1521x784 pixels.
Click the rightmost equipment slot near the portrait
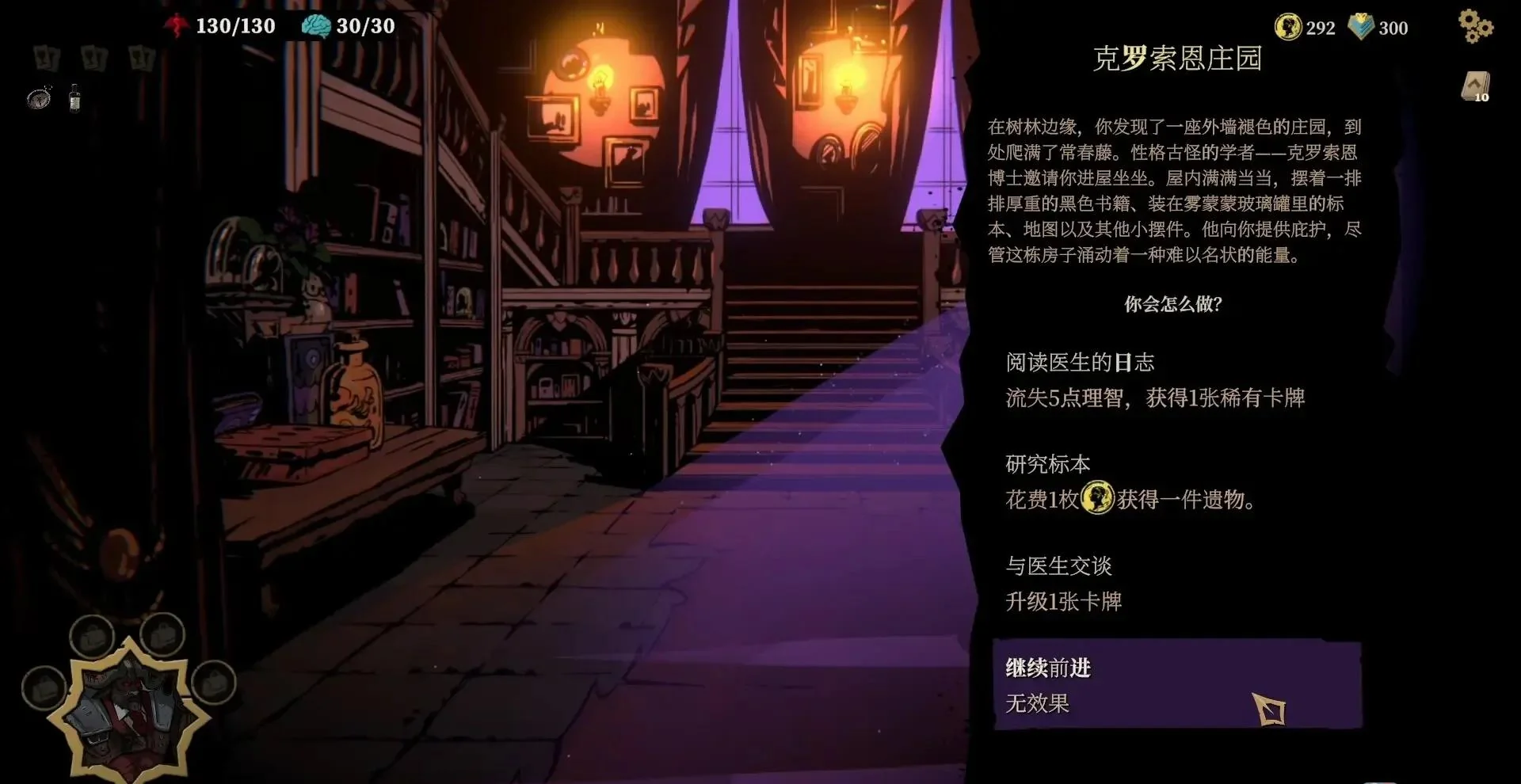[212, 685]
